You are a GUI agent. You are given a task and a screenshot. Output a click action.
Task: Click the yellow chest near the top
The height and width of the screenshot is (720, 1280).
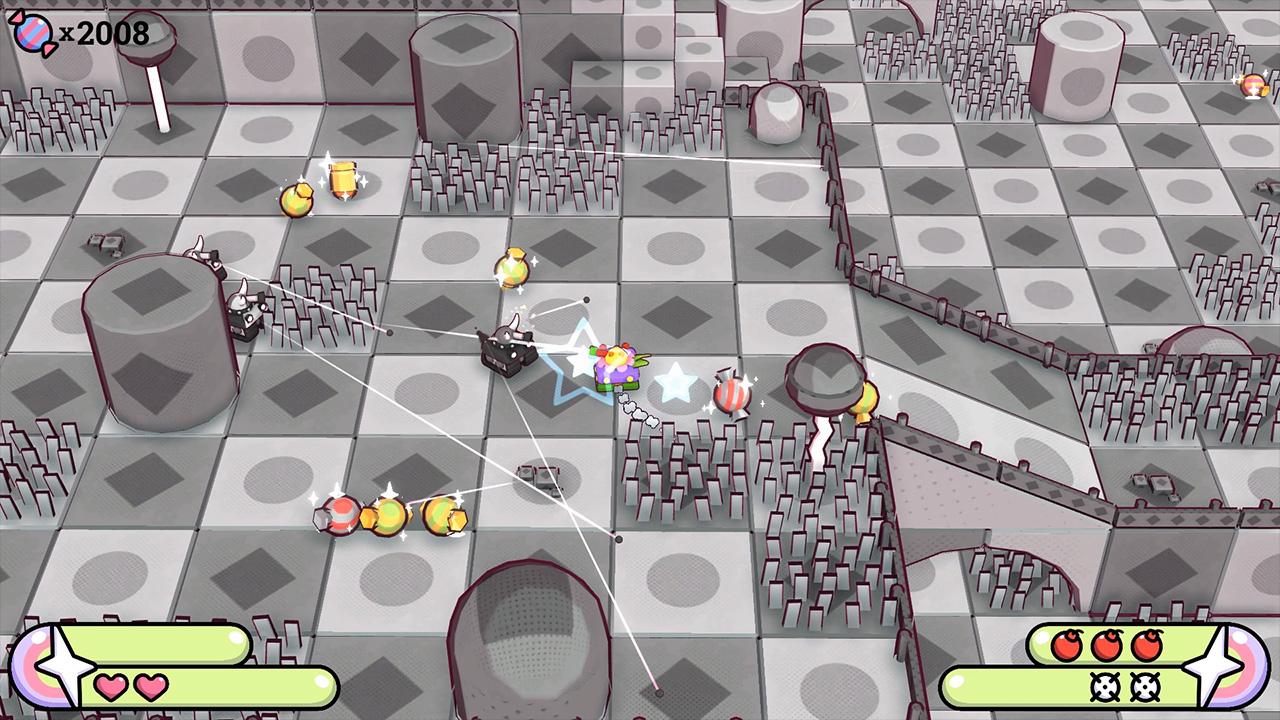(x=345, y=180)
